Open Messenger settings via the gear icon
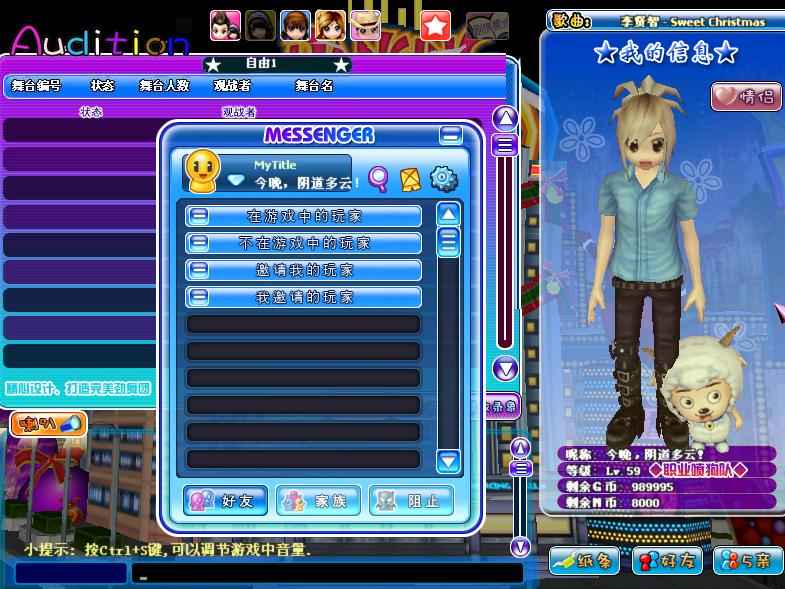The image size is (785, 589). point(443,179)
